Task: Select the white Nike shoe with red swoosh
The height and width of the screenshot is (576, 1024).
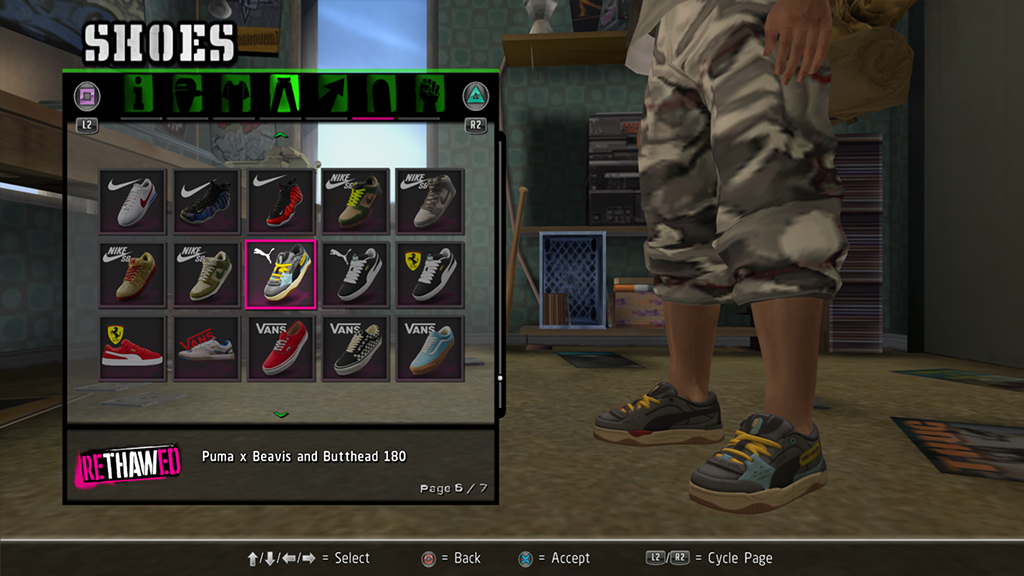Action: point(132,200)
